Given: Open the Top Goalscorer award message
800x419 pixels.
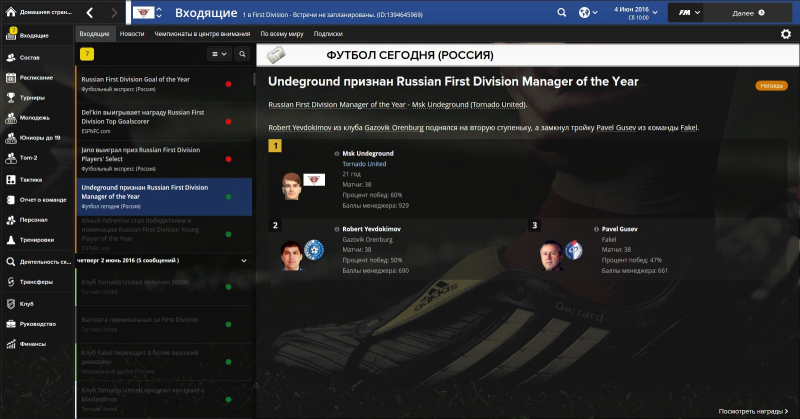Looking at the screenshot, I should pos(151,119).
